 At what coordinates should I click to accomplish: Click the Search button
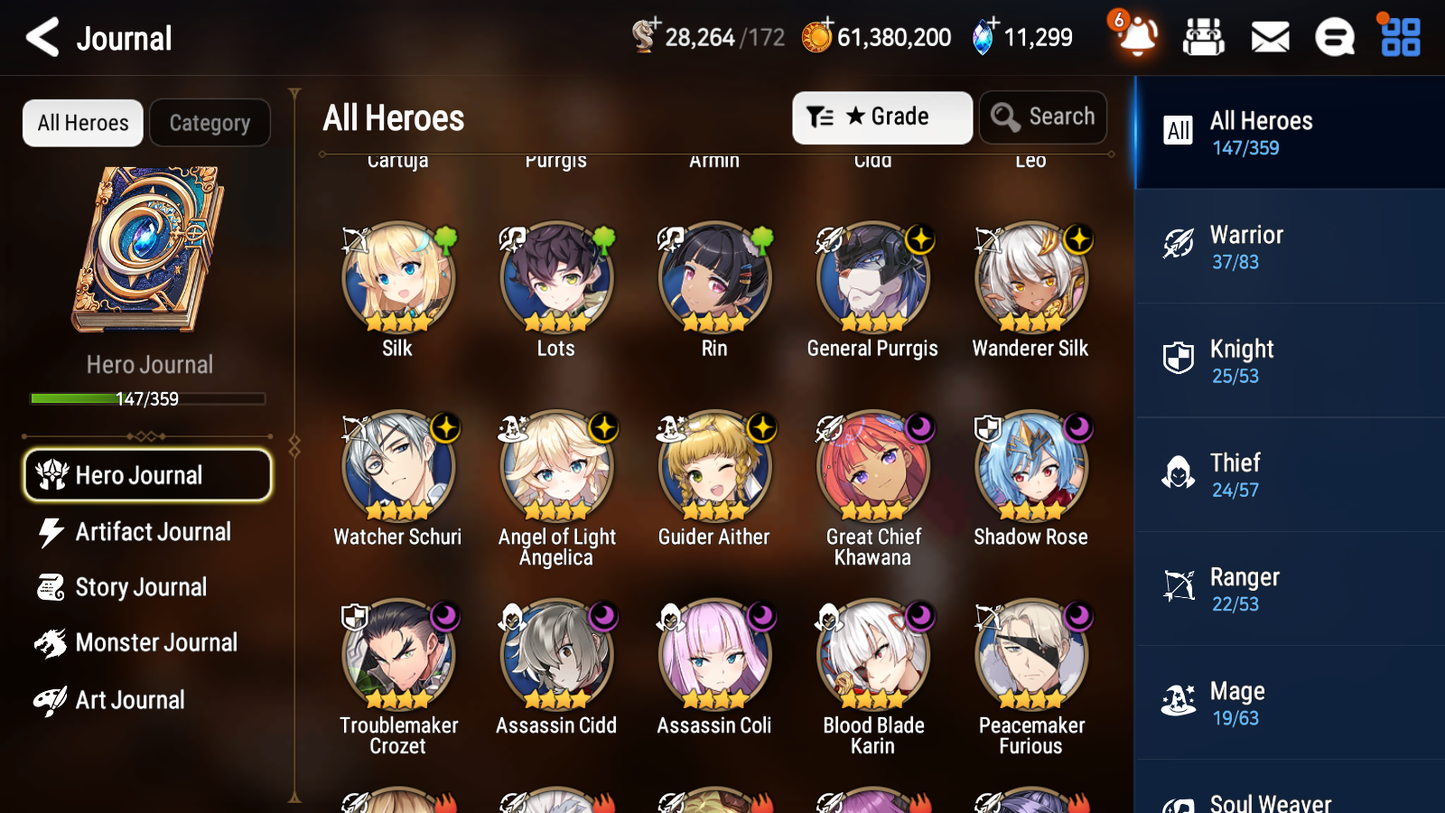pos(1043,117)
